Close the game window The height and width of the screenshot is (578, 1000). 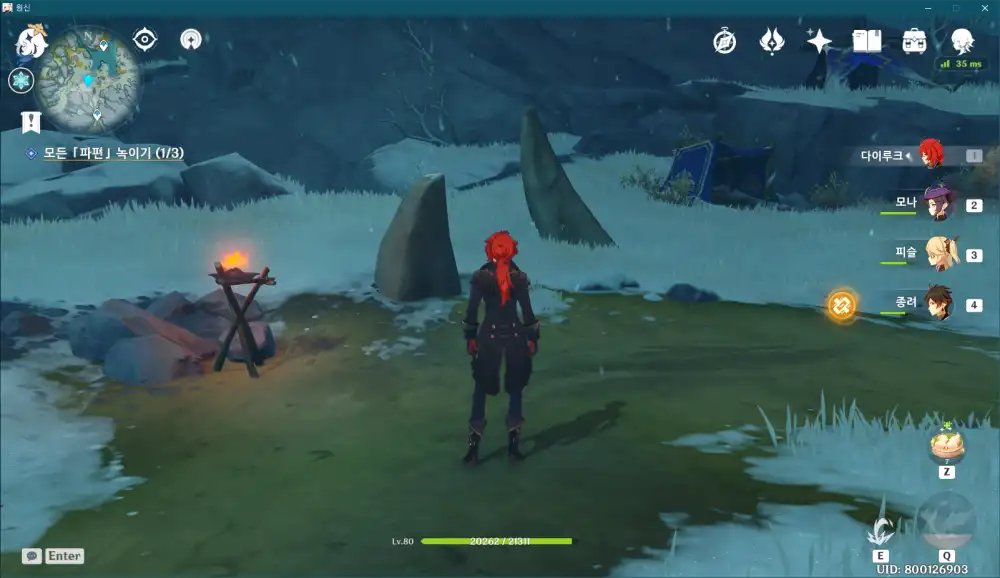[x=984, y=8]
